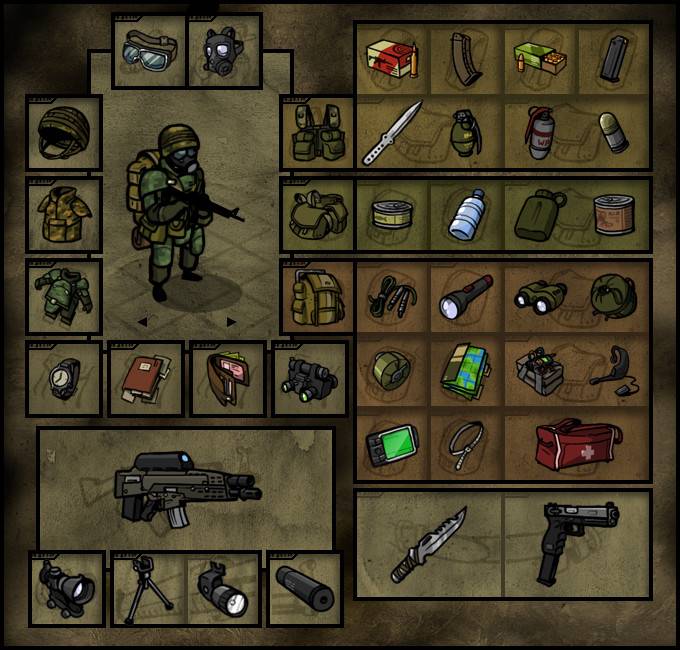Select the camouflage helmet slot
The image size is (680, 650).
coord(63,133)
